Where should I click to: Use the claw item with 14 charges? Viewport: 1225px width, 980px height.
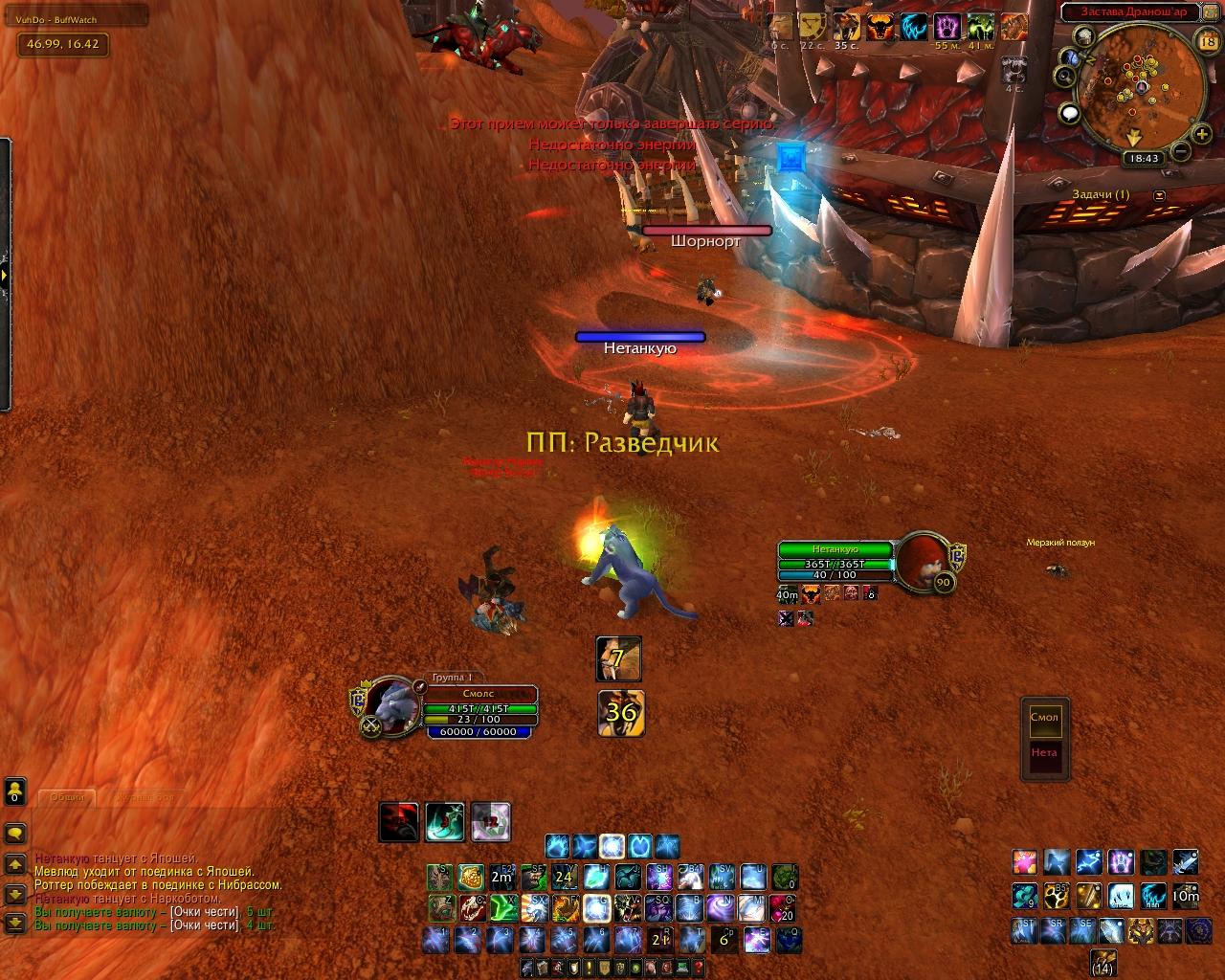click(x=1102, y=962)
